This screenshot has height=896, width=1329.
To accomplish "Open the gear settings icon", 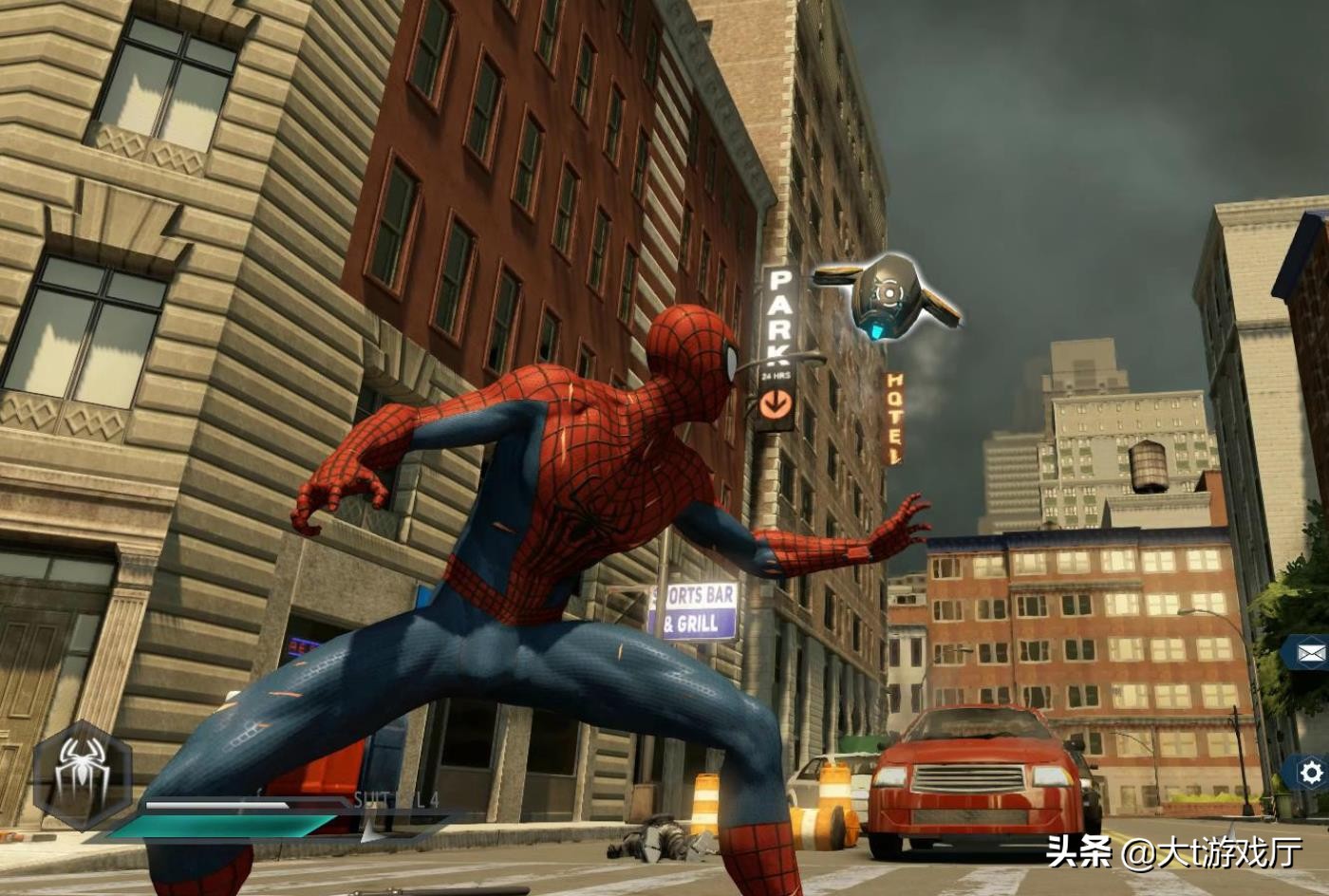I will pyautogui.click(x=1311, y=774).
